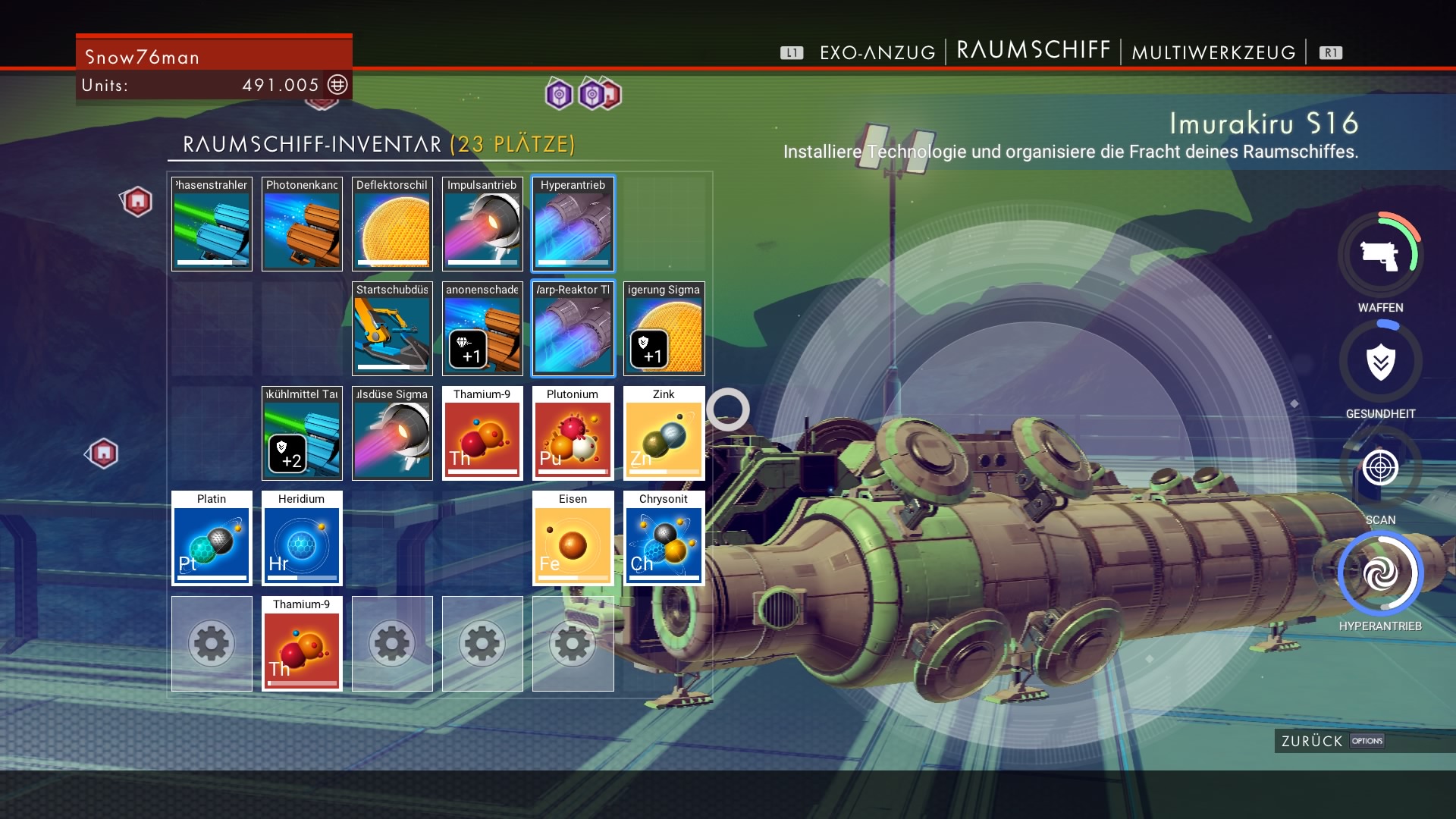Choose the Platin resource slot

[212, 538]
